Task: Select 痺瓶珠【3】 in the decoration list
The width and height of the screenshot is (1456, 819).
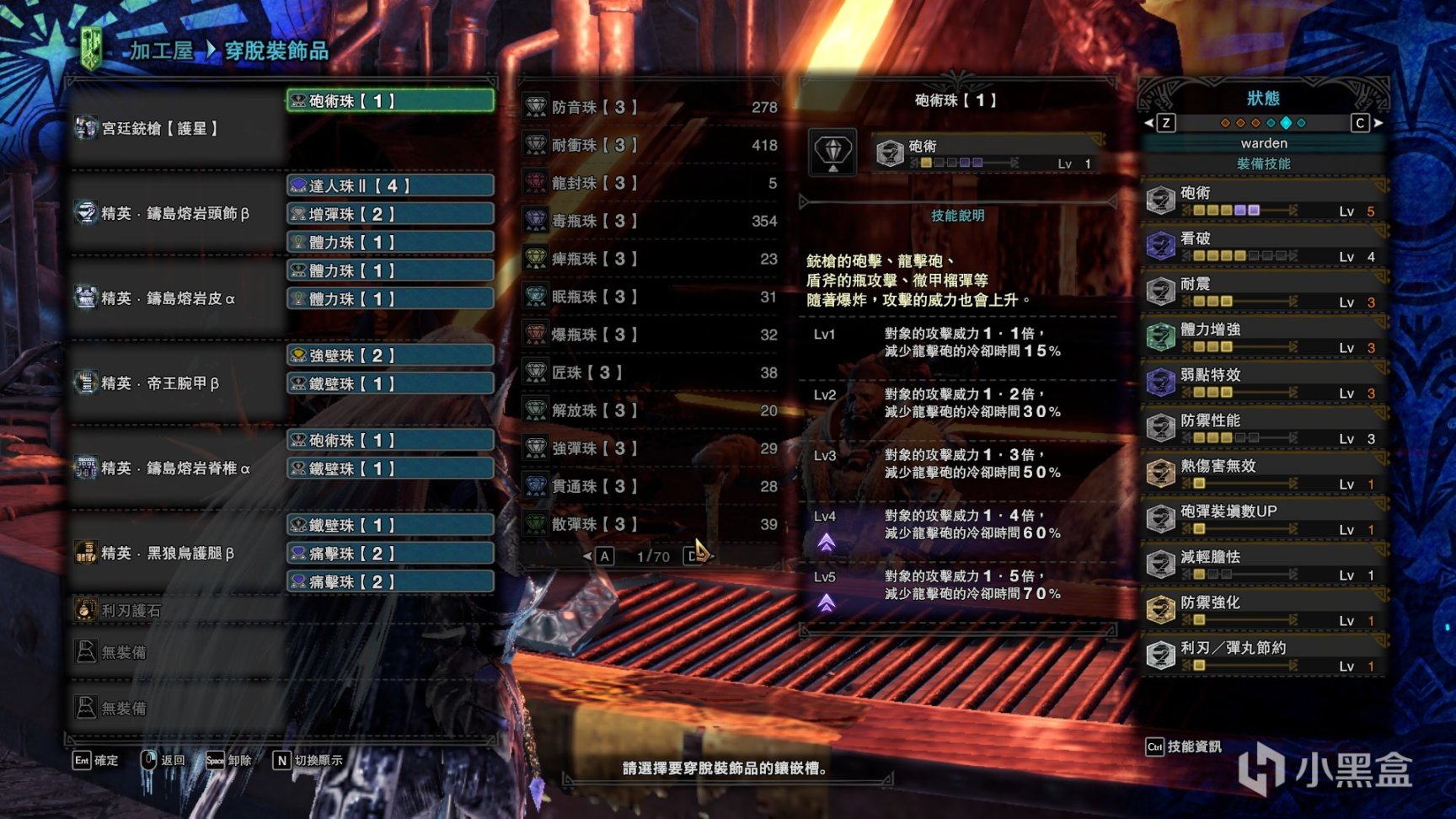Action: tap(650, 259)
